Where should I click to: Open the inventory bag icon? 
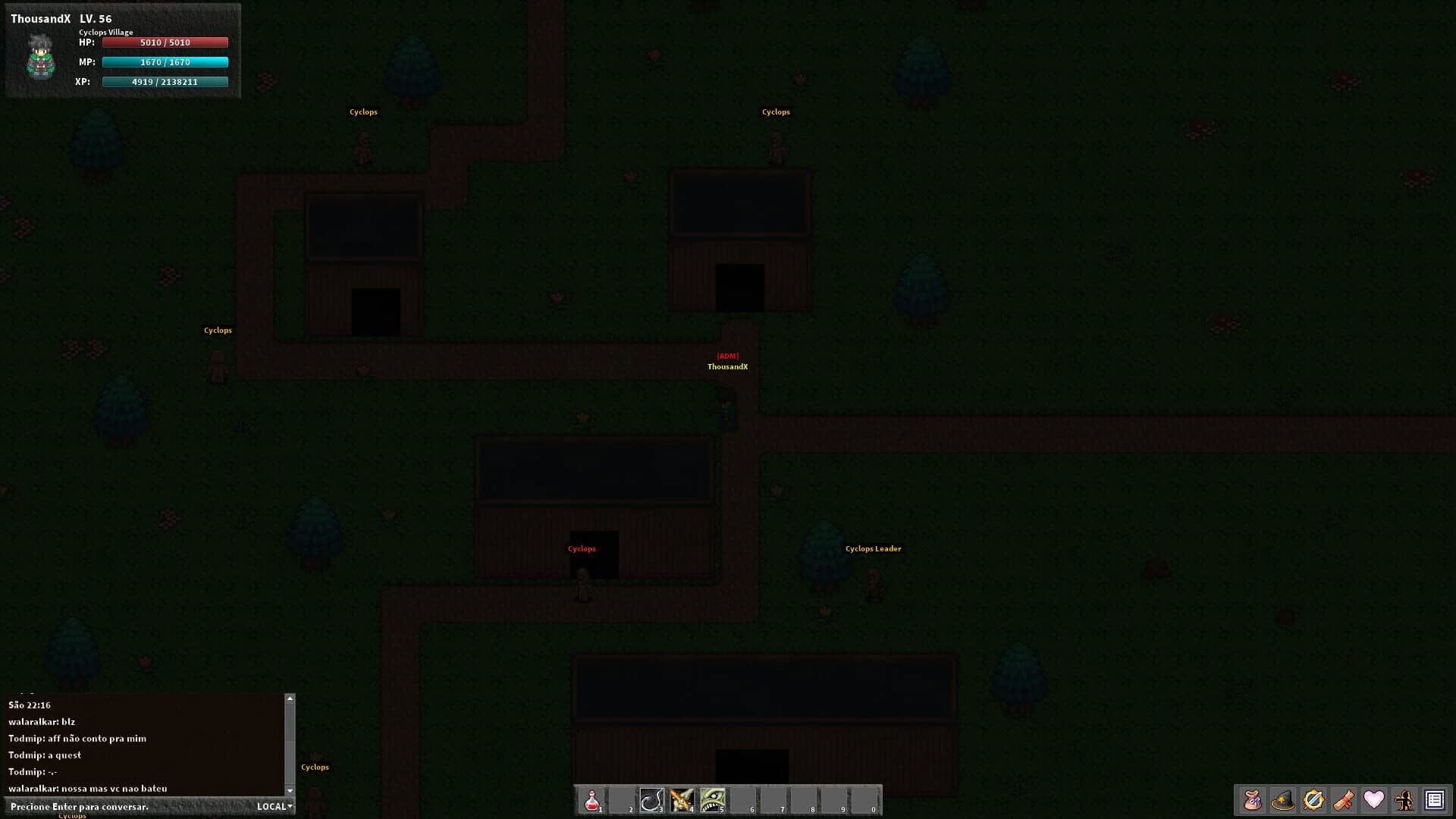1254,799
